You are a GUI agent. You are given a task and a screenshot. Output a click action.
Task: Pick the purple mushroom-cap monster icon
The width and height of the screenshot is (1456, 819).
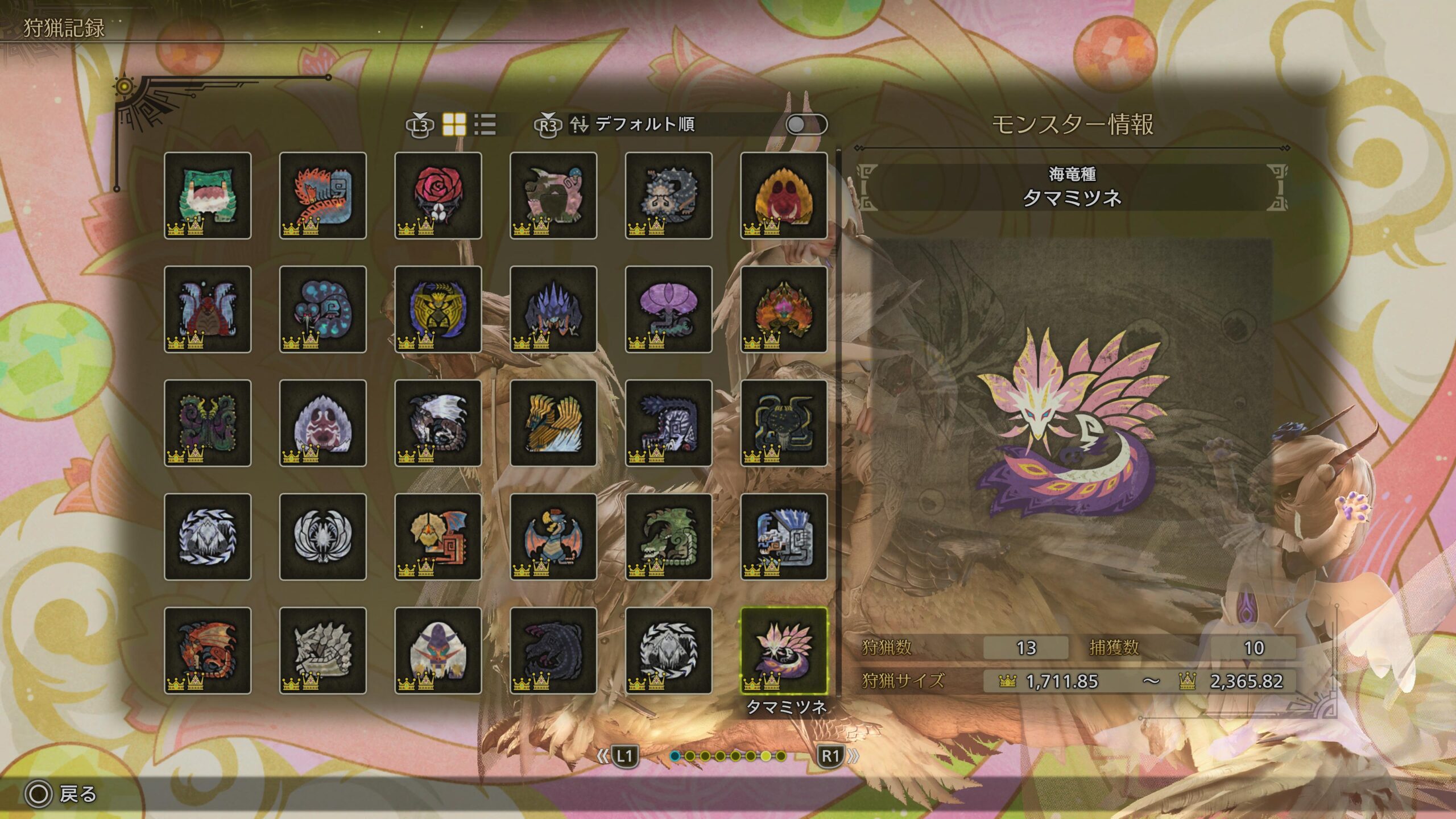(668, 309)
